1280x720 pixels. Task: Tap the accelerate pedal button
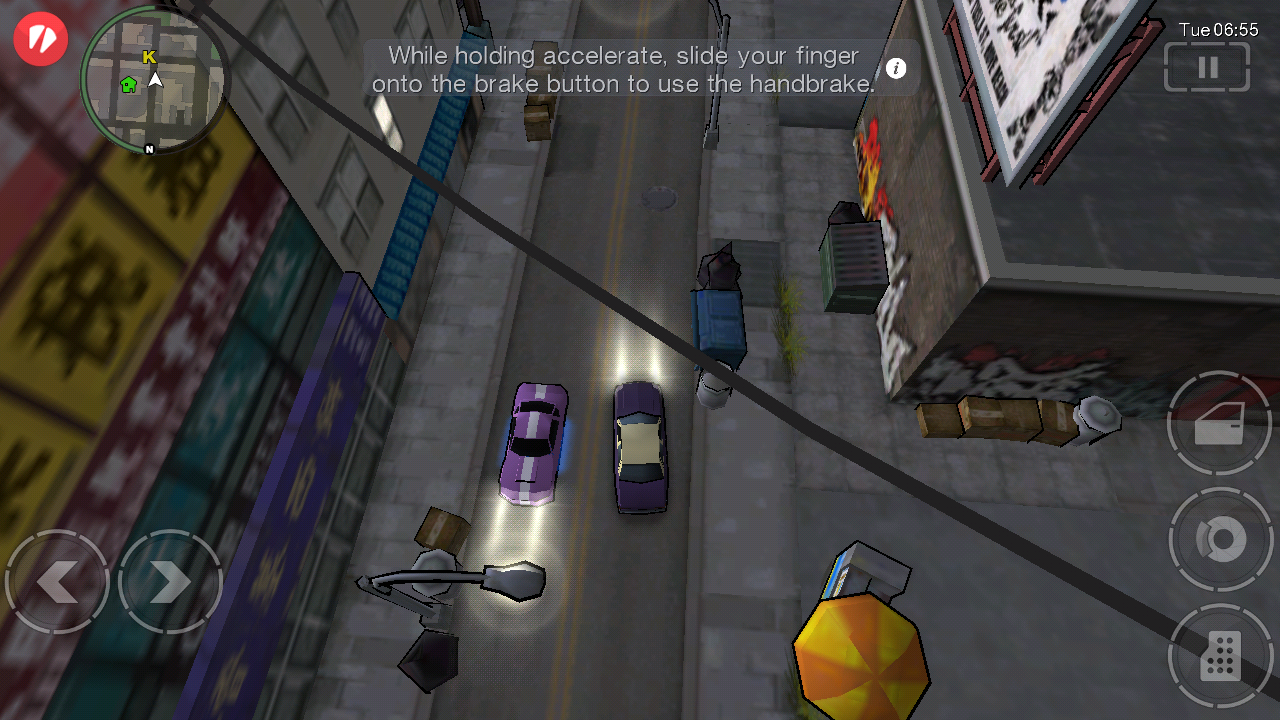(1220, 656)
